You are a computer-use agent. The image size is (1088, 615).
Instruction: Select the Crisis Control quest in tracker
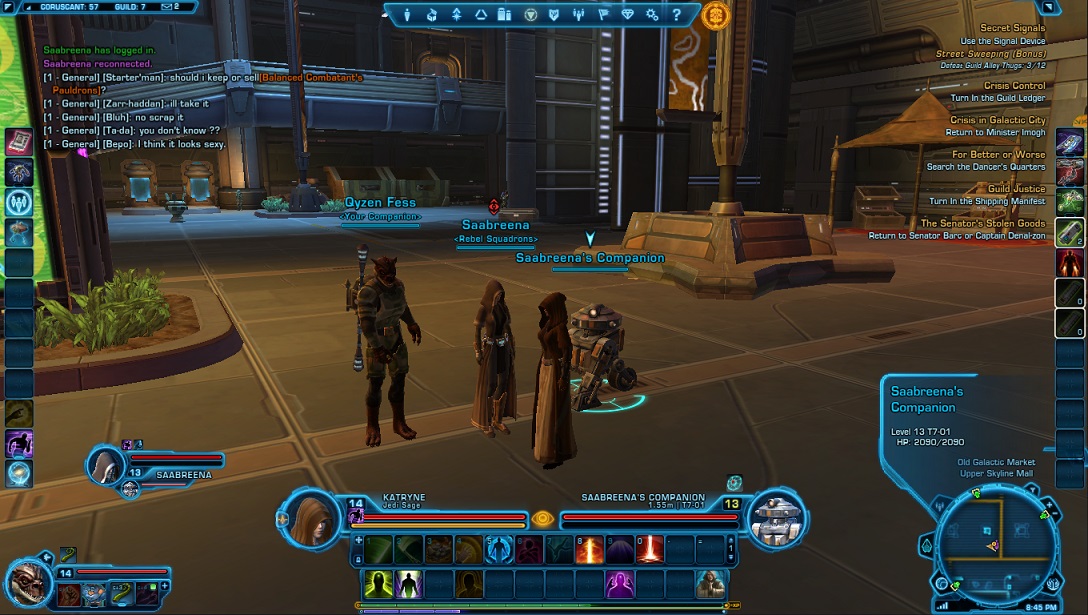(1014, 86)
